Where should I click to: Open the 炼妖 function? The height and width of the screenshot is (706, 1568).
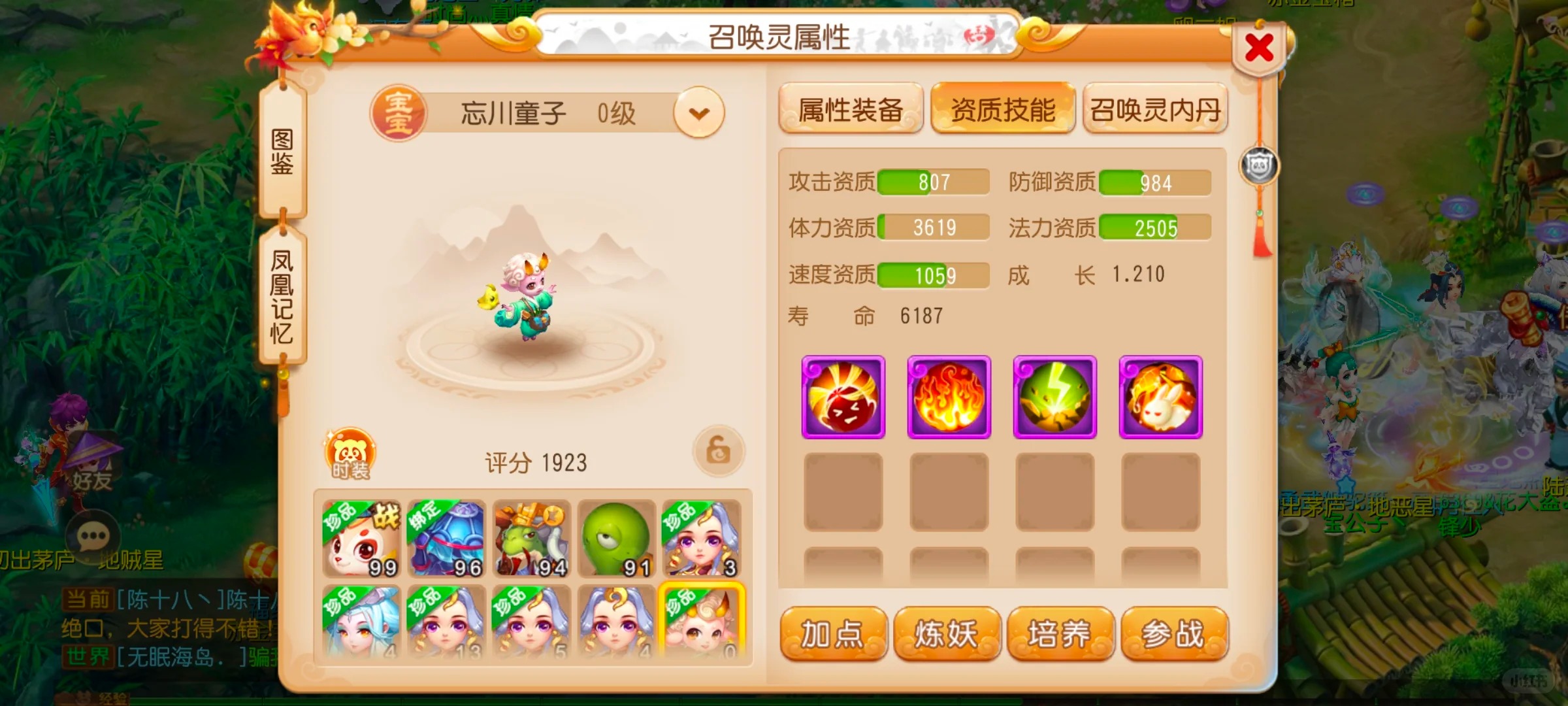click(947, 633)
